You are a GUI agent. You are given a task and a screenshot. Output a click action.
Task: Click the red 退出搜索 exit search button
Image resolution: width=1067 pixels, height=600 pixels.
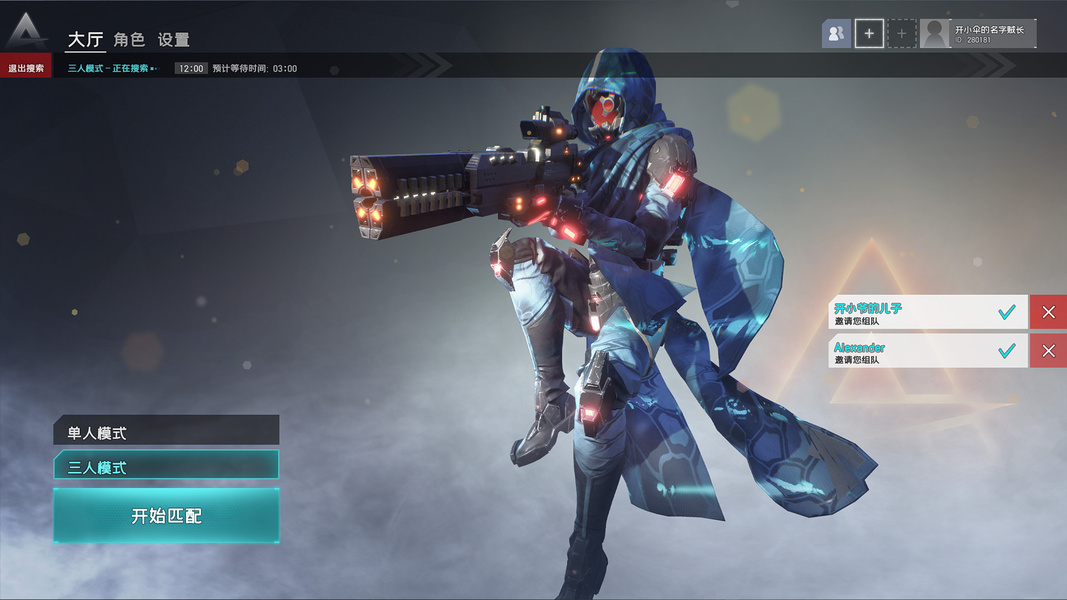[x=26, y=68]
